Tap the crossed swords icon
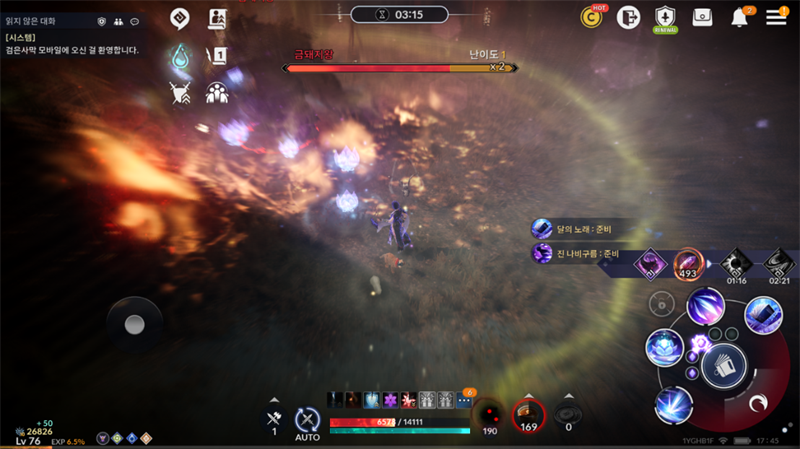Viewport: 800px width, 449px height. tap(181, 93)
